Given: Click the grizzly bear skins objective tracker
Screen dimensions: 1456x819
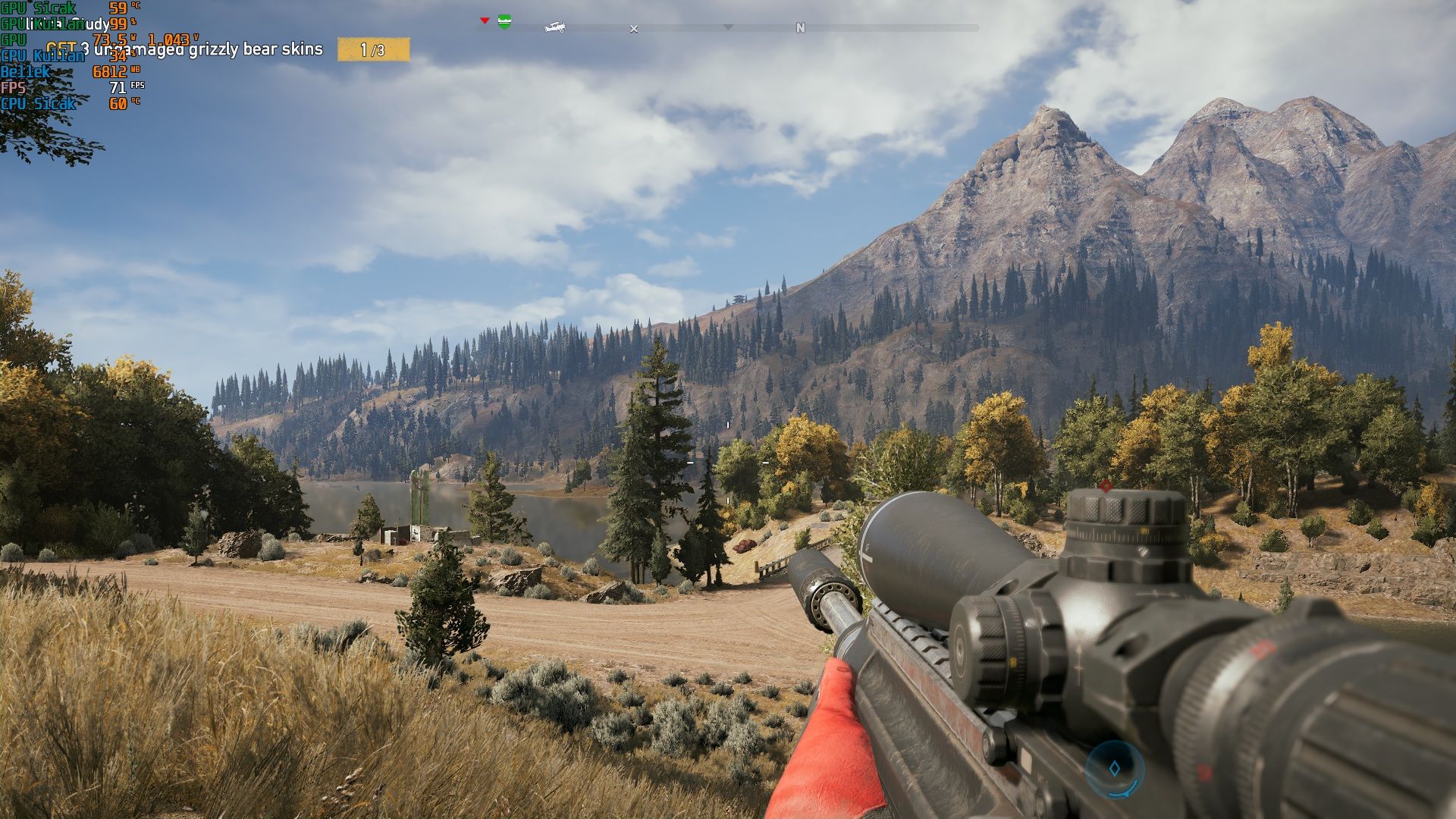Looking at the screenshot, I should [227, 50].
